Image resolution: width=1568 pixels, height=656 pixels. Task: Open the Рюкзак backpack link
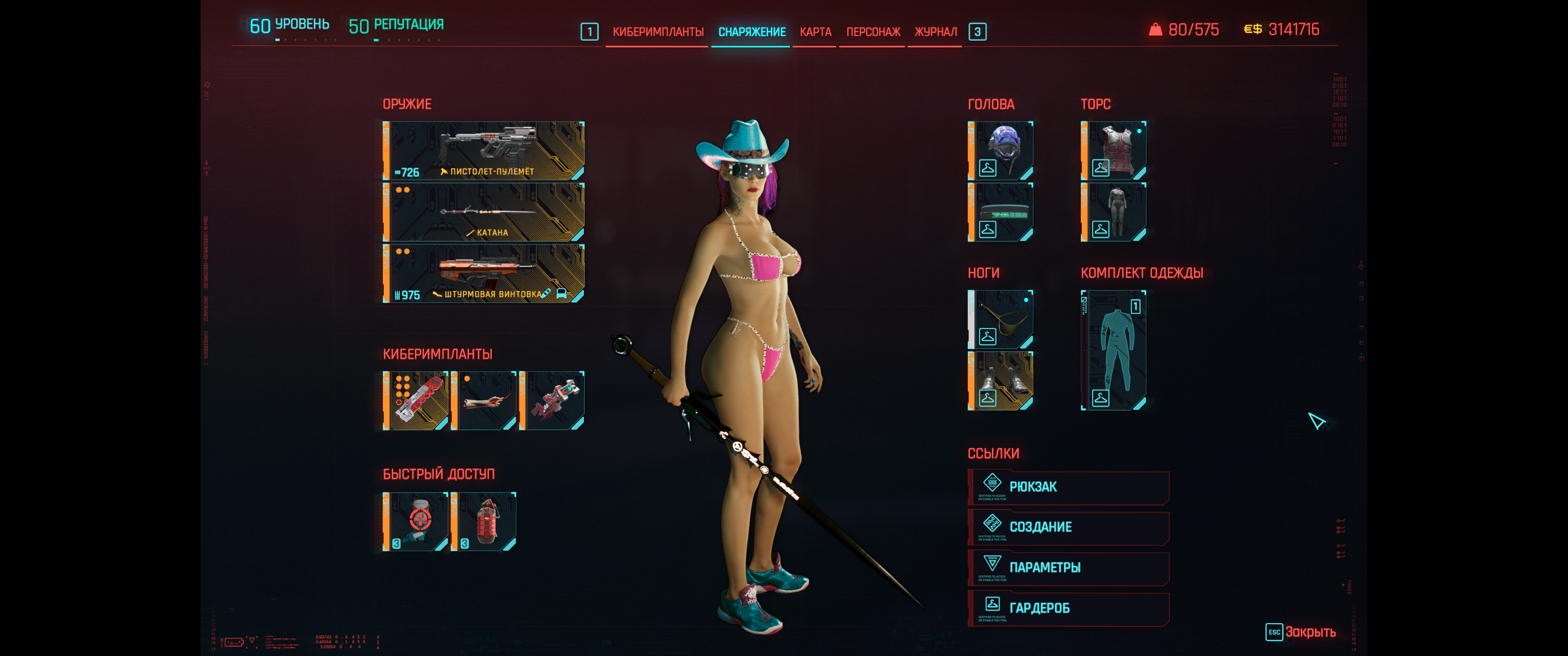coord(1068,487)
